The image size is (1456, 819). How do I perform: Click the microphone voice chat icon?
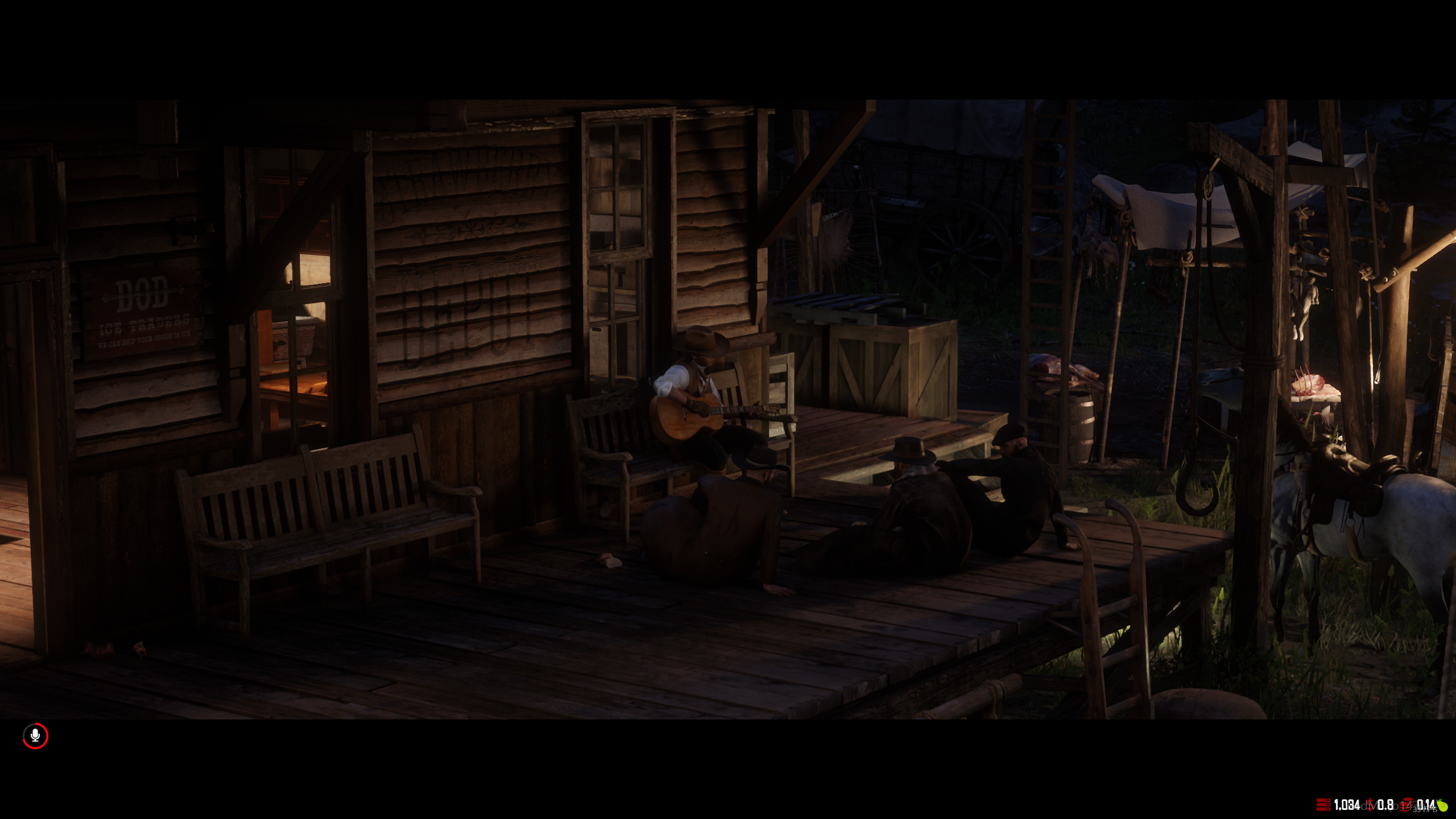(x=35, y=736)
